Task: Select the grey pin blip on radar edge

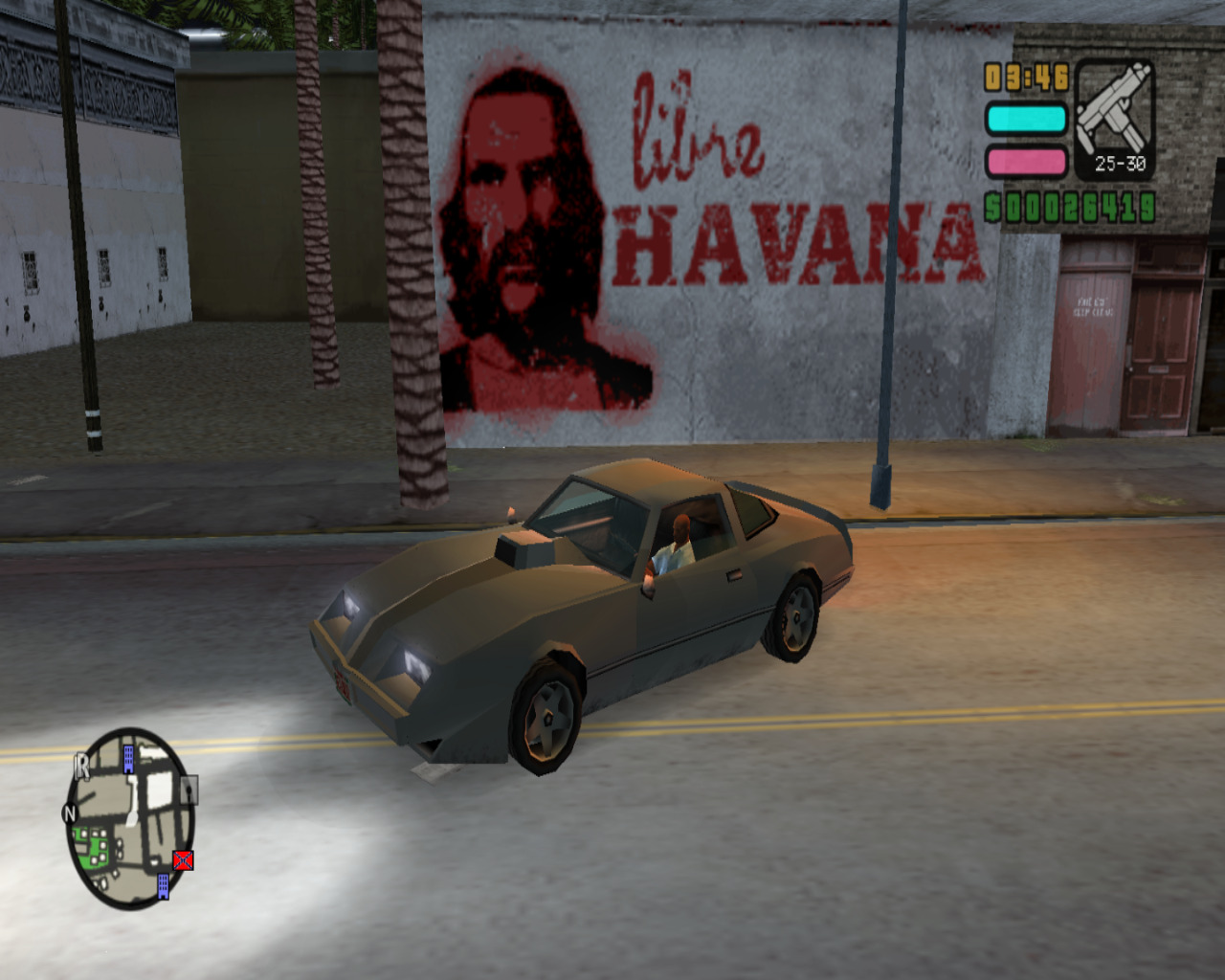Action: pos(189,789)
